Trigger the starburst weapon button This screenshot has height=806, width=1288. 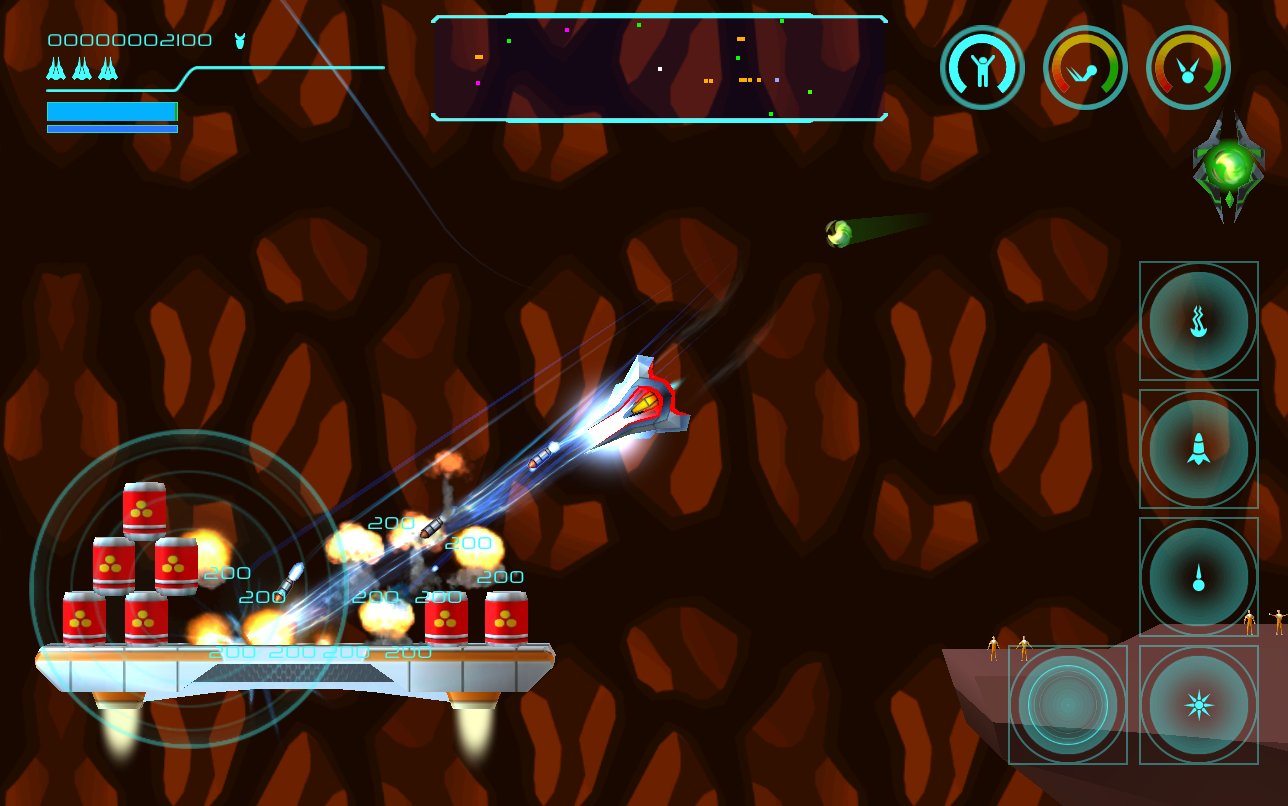click(1198, 705)
